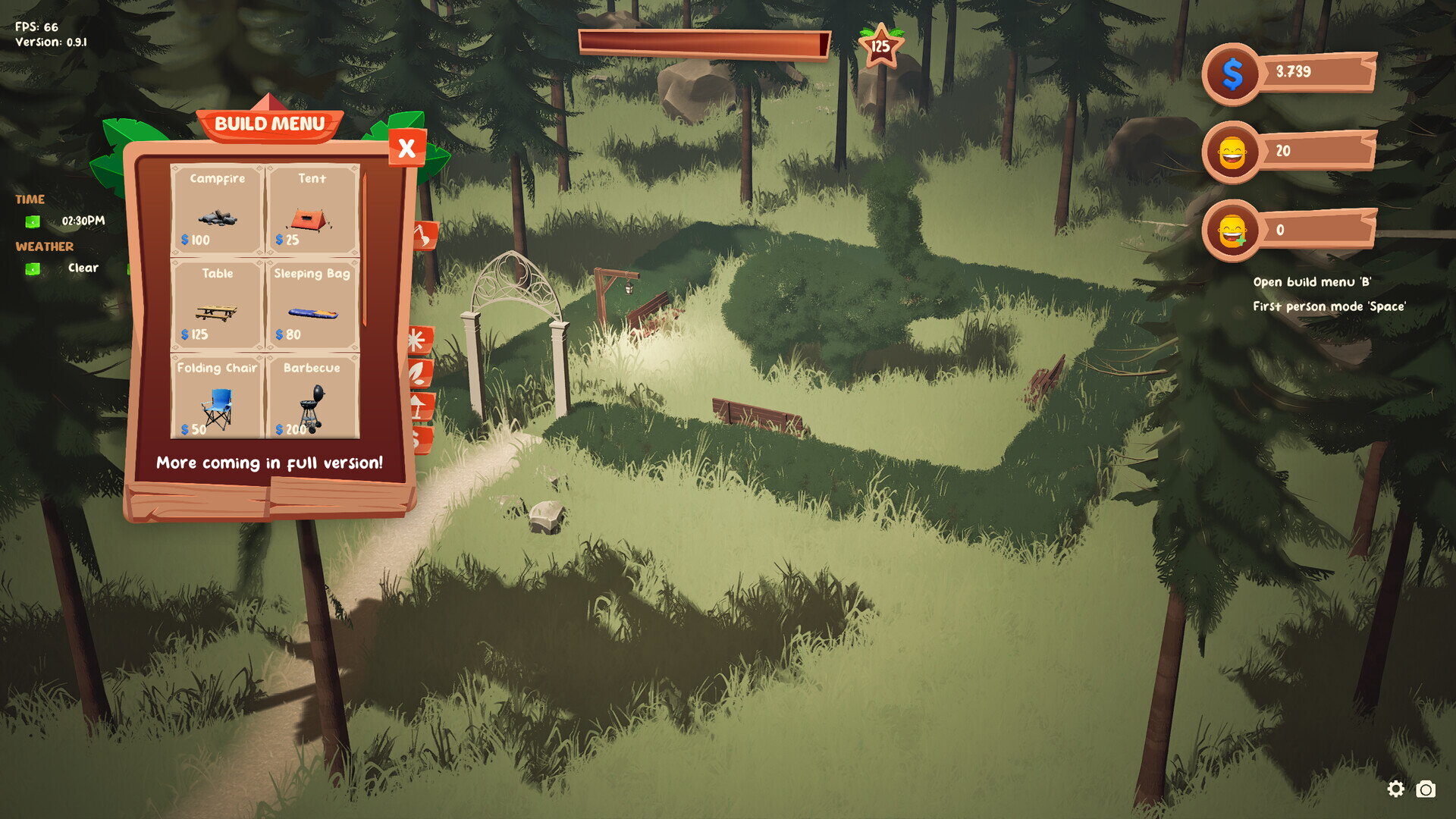Select the Sleeping Bag item
Image resolution: width=1456 pixels, height=819 pixels.
[312, 304]
